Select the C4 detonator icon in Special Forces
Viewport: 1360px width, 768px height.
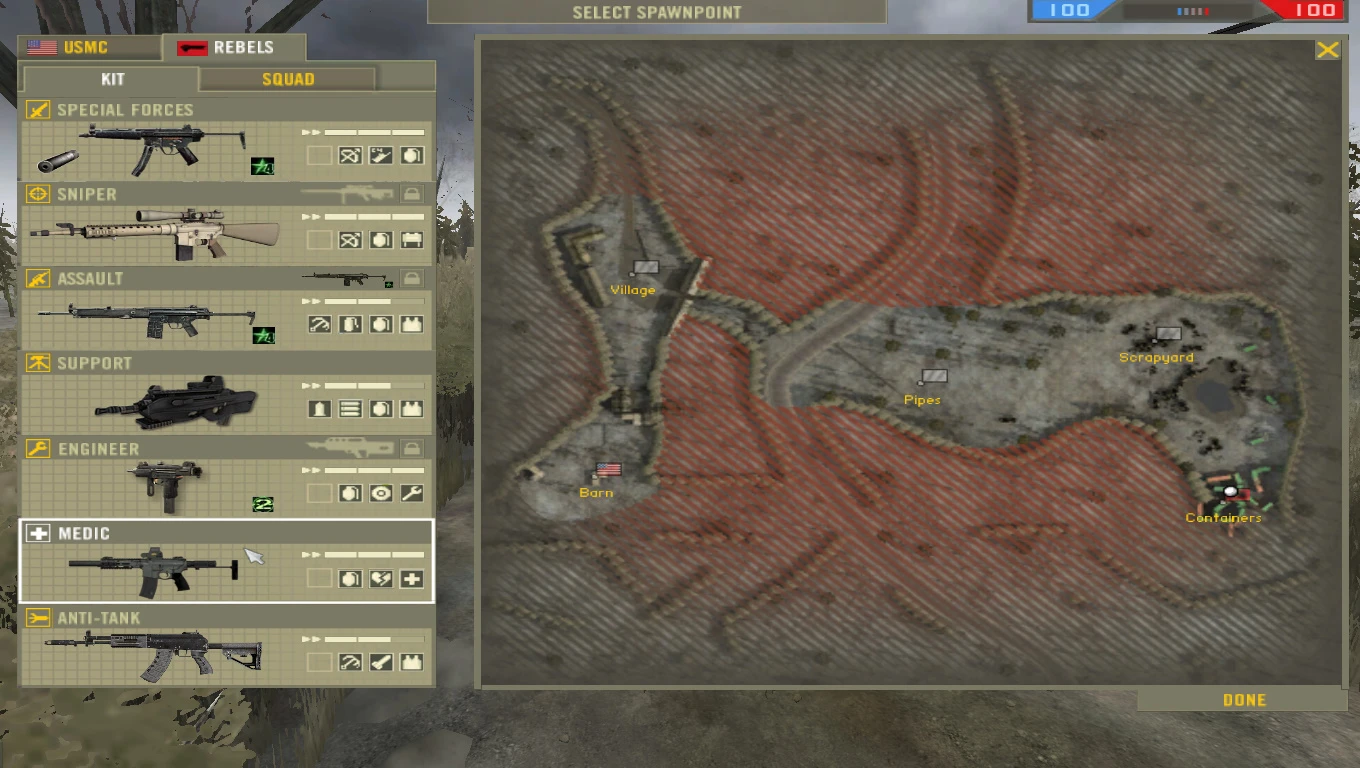(x=381, y=155)
